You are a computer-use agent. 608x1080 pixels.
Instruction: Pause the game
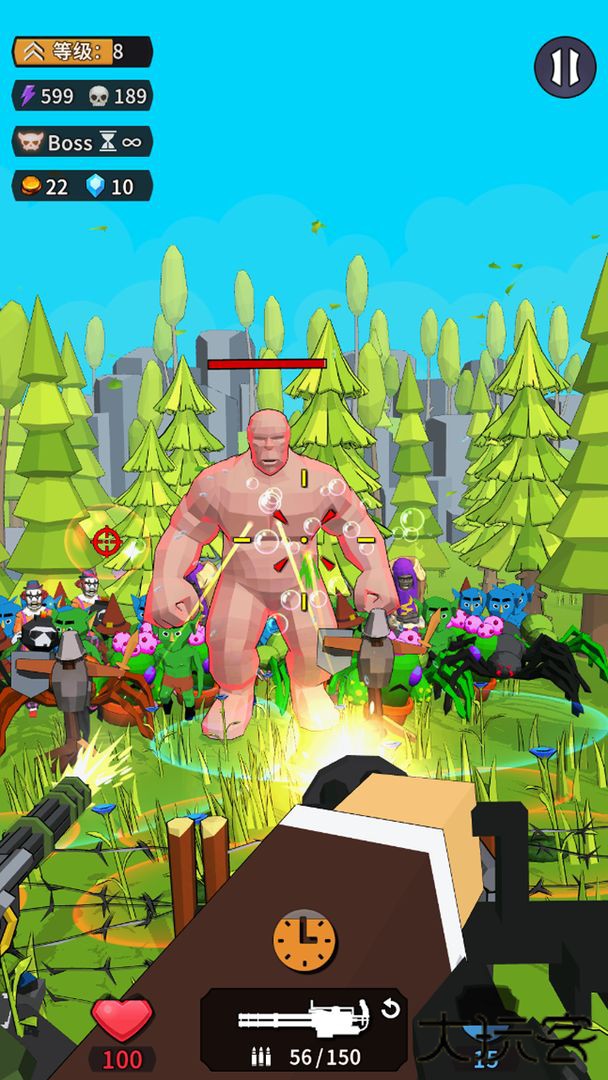click(x=564, y=67)
